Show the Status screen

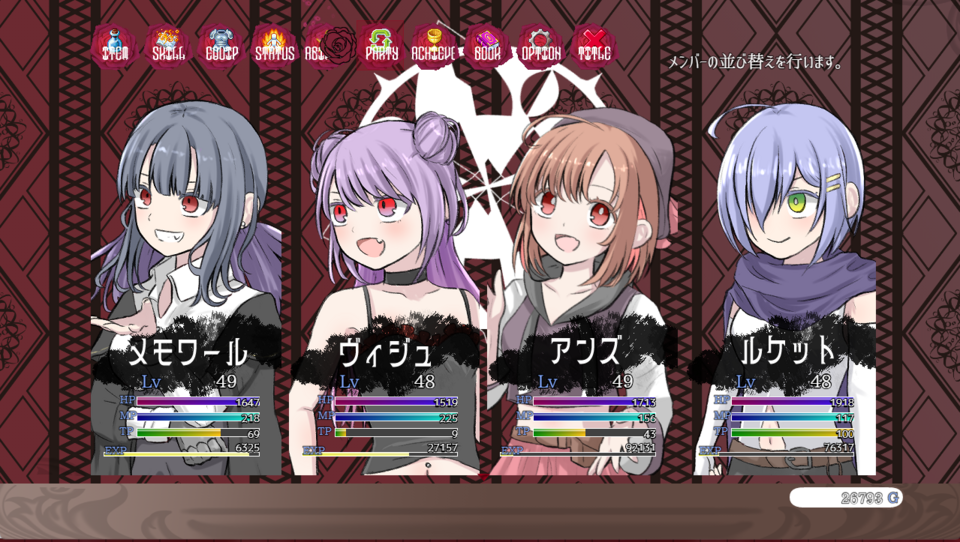274,45
